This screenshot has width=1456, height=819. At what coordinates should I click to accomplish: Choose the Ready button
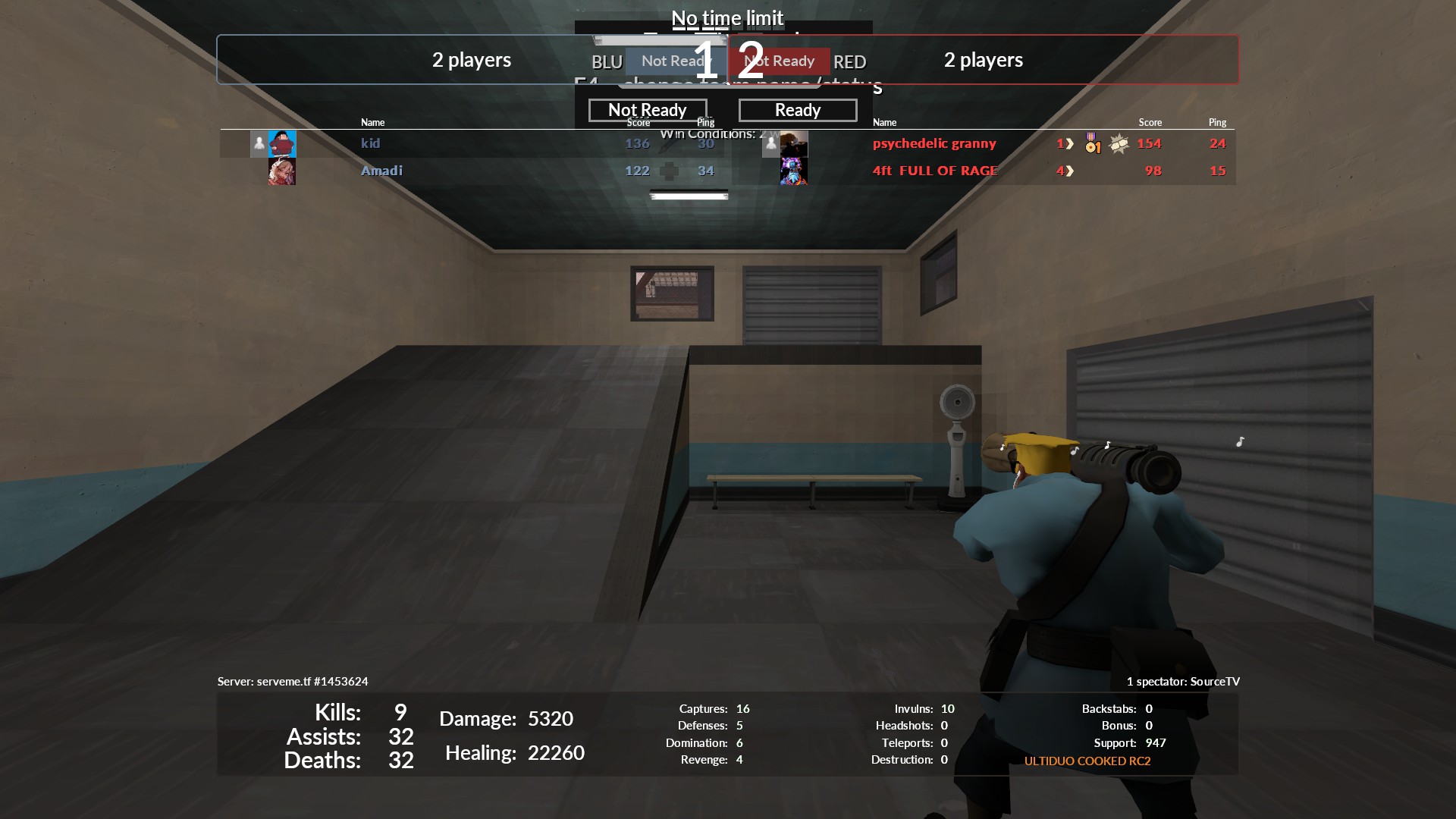(x=797, y=110)
